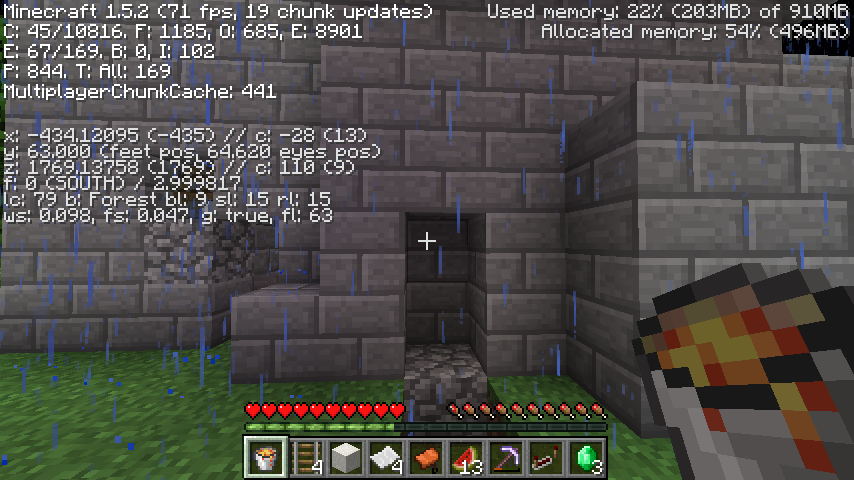Select the lava bucket hotbar slot
854x480 pixels.
[265, 457]
